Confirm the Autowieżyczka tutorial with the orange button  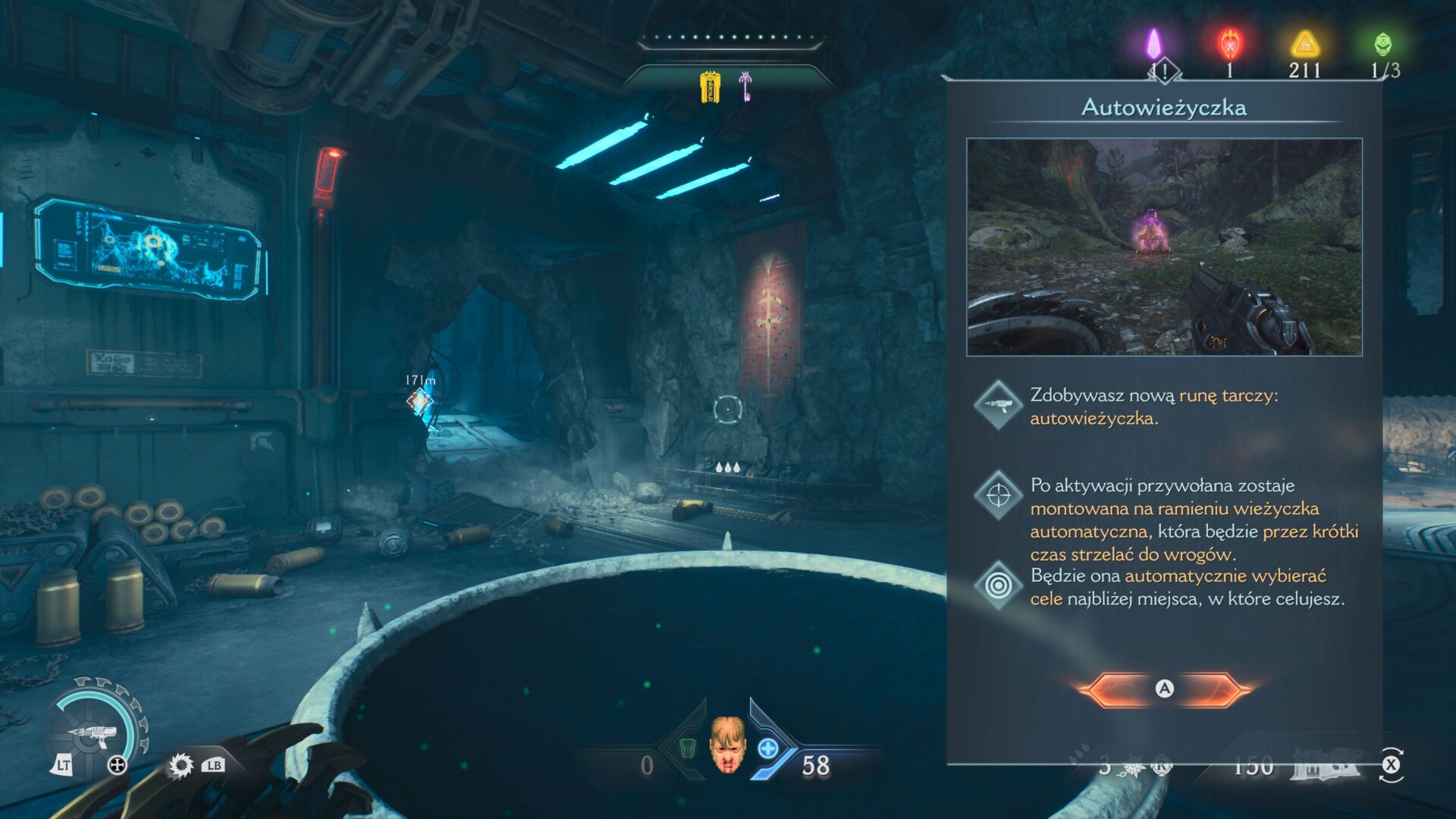[x=1164, y=689]
